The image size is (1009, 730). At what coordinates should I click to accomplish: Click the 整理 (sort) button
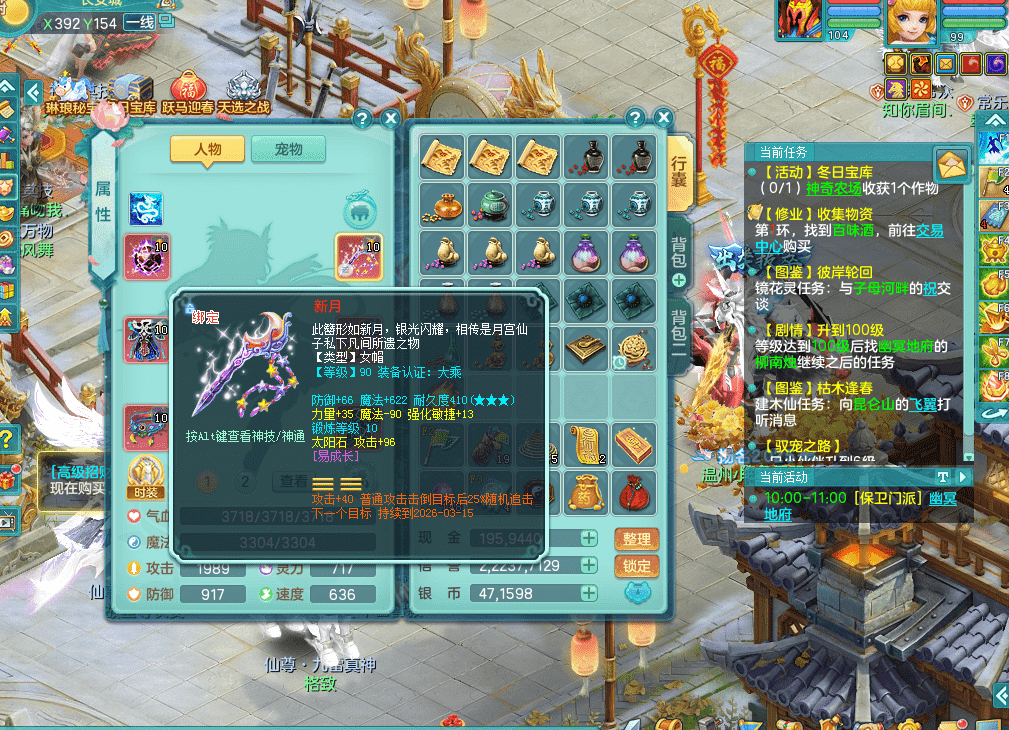tap(637, 539)
